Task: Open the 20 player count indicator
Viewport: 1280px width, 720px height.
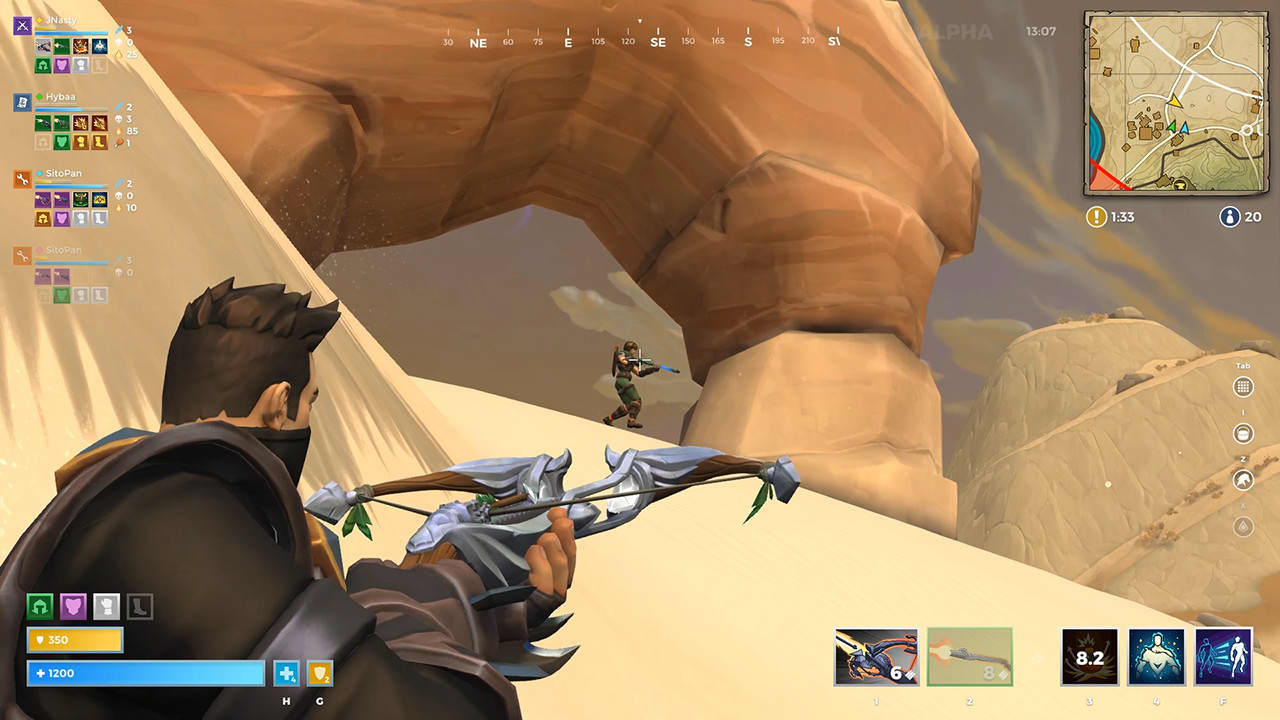Action: point(1230,216)
